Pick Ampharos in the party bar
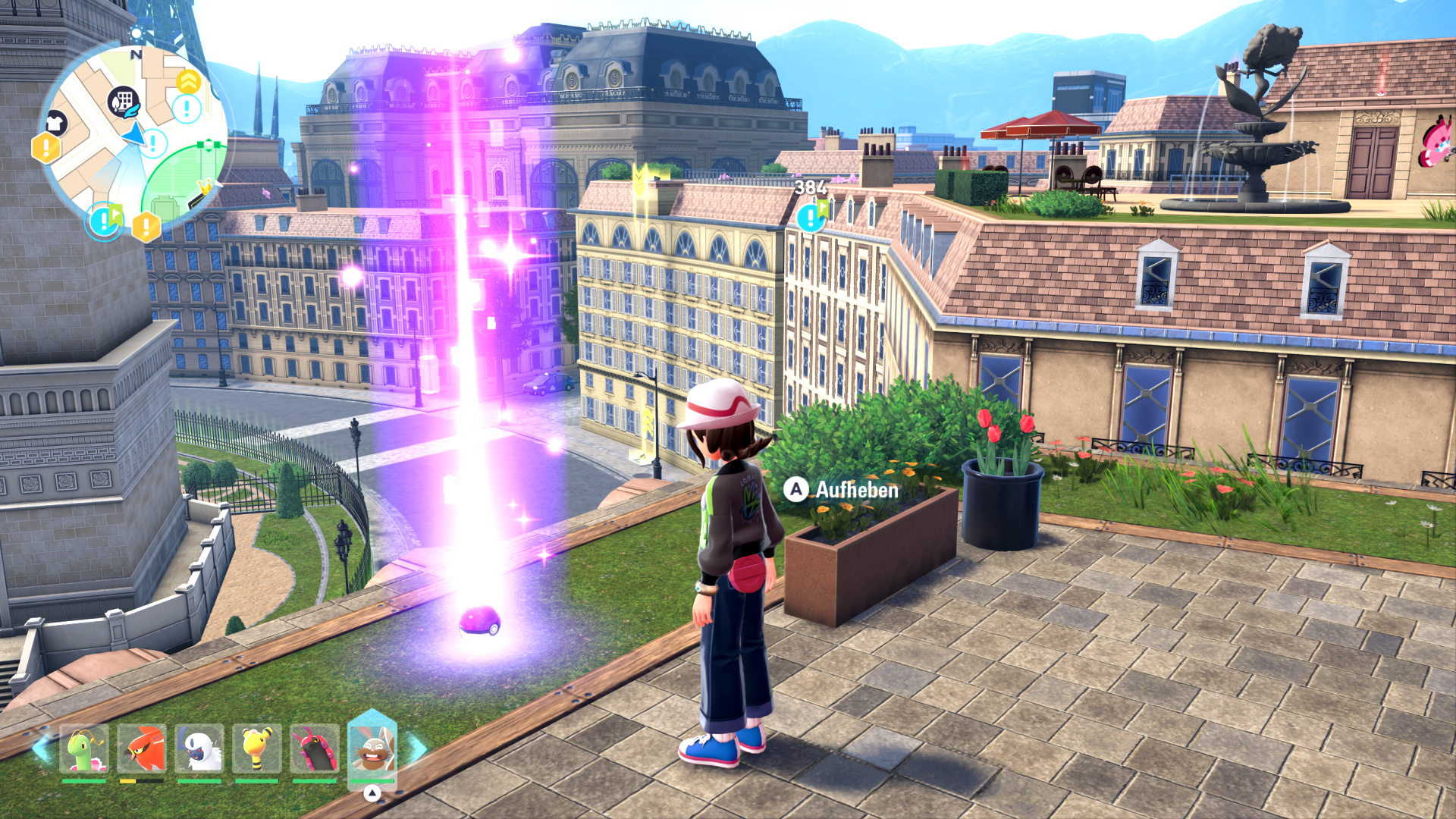The image size is (1456, 819). coord(257,748)
